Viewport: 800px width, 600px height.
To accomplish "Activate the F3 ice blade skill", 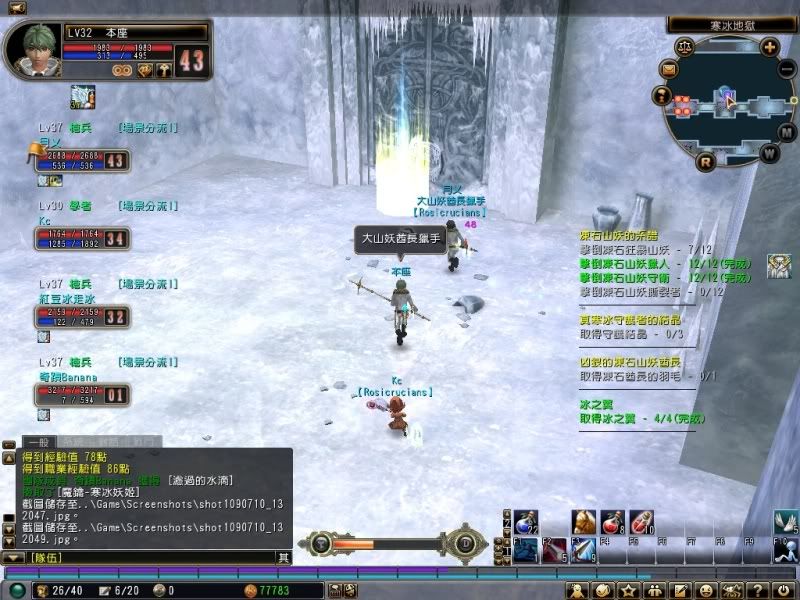I will point(583,550).
